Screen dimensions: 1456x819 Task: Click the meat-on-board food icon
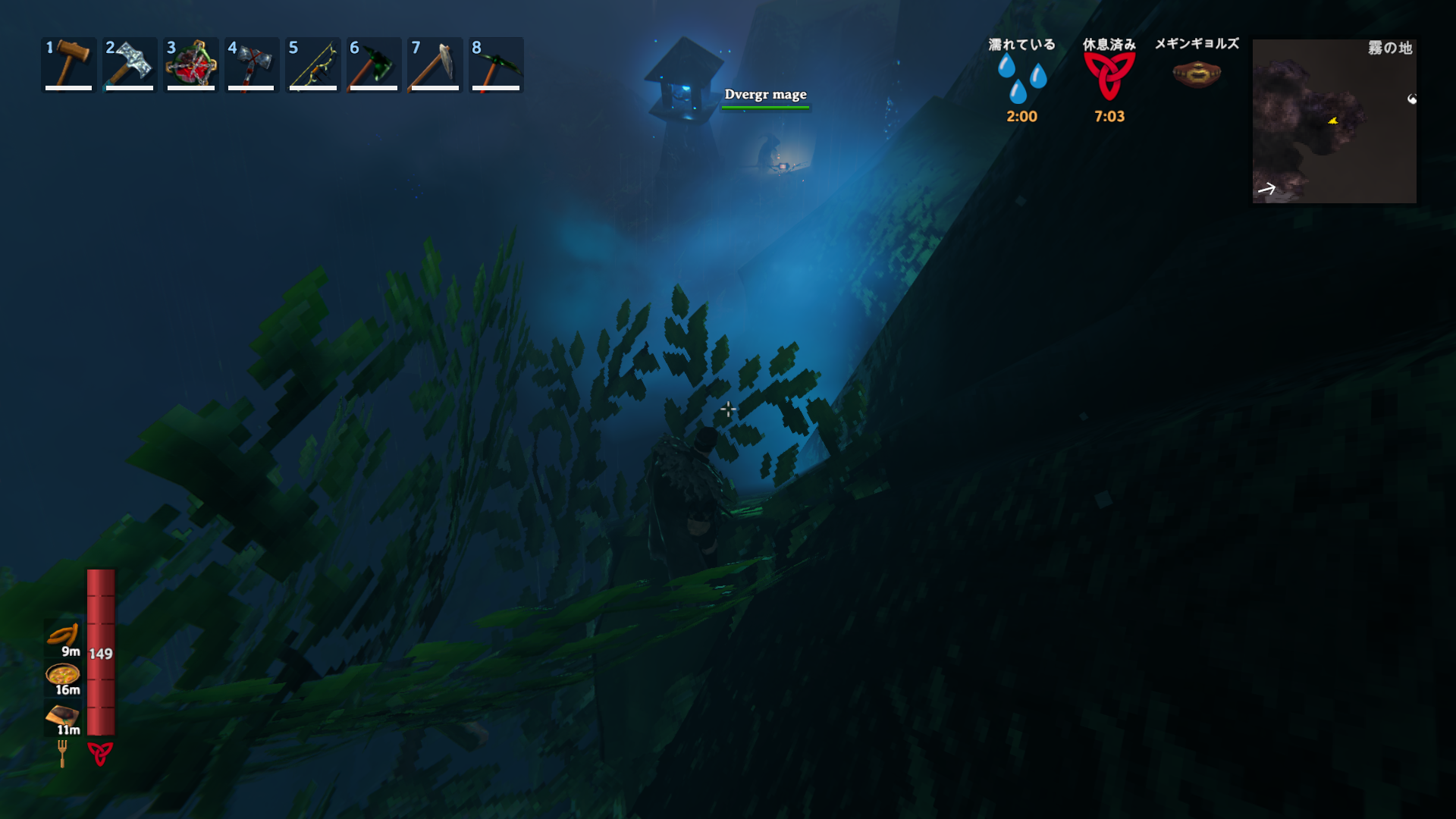coord(63,714)
